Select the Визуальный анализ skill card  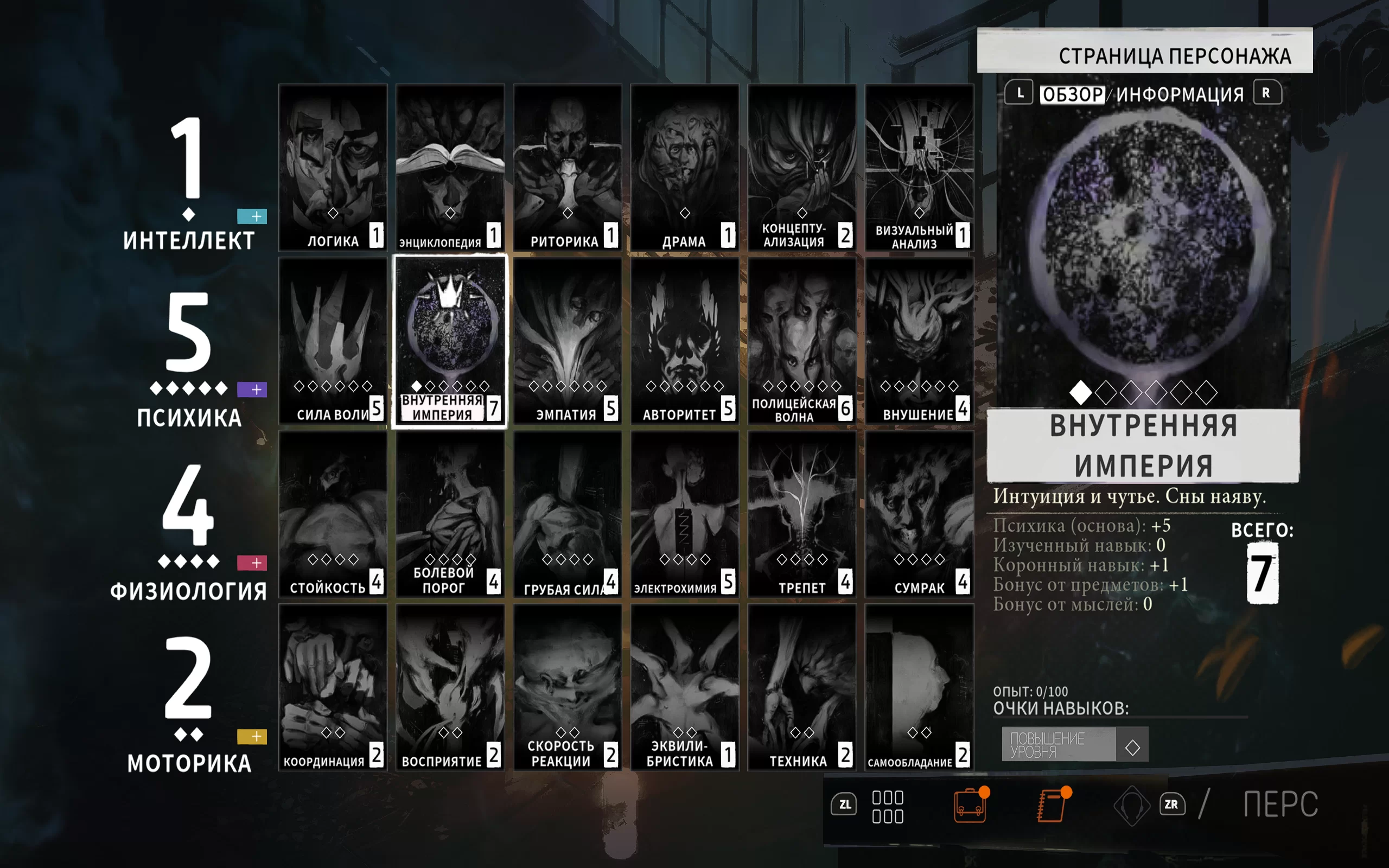coord(919,168)
